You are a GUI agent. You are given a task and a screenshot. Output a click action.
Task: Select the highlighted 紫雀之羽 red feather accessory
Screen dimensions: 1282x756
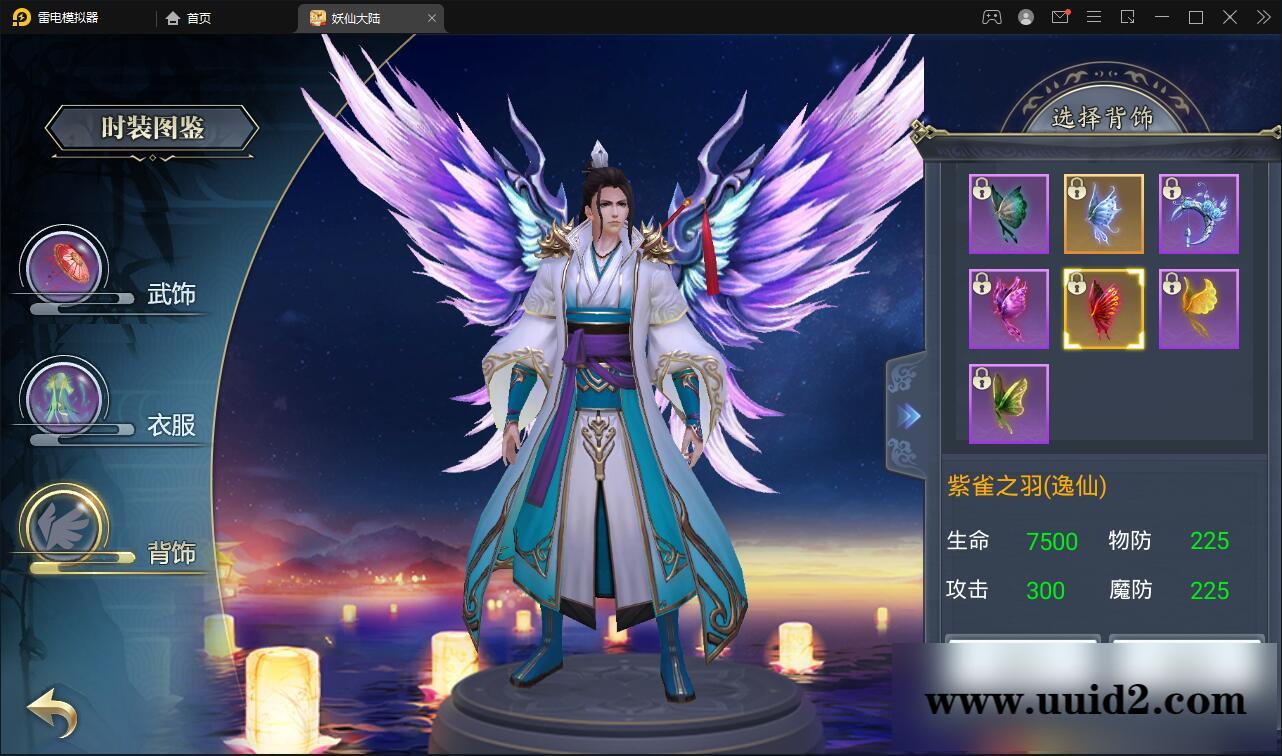click(1103, 309)
